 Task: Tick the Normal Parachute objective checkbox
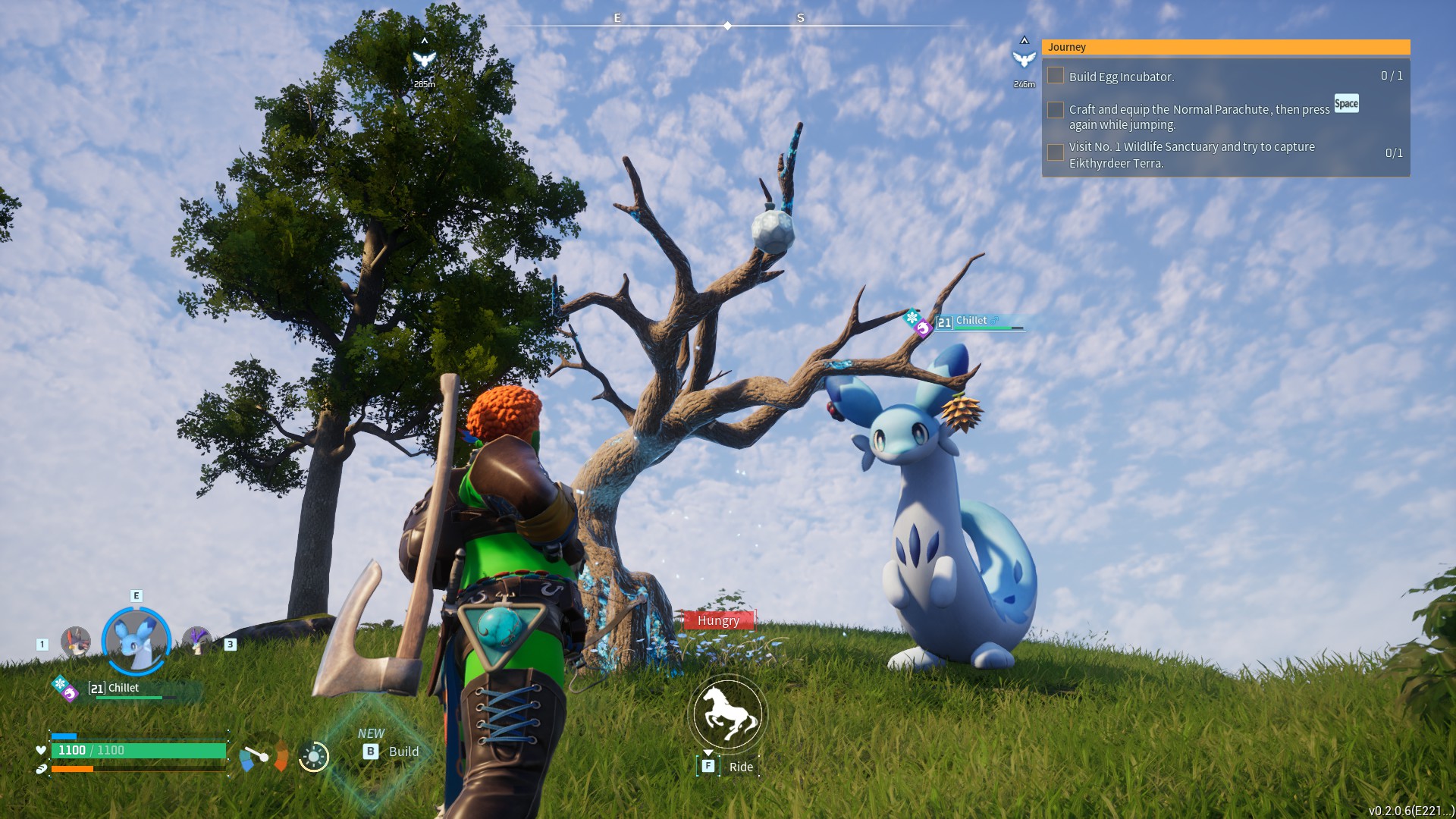(x=1055, y=110)
